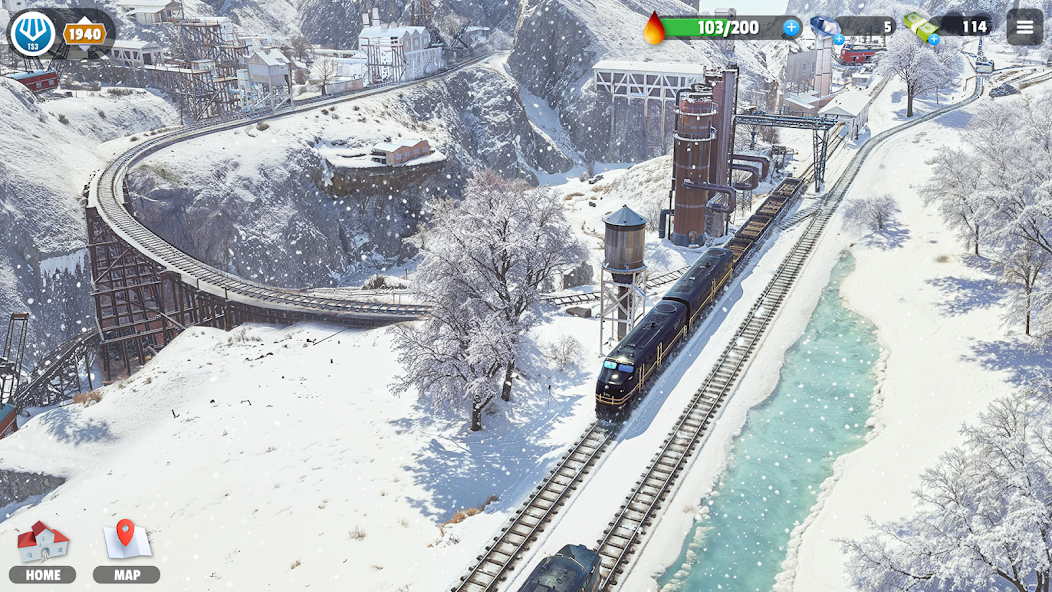Open the TS3 player profile badge
The image size is (1052, 592).
[33, 33]
